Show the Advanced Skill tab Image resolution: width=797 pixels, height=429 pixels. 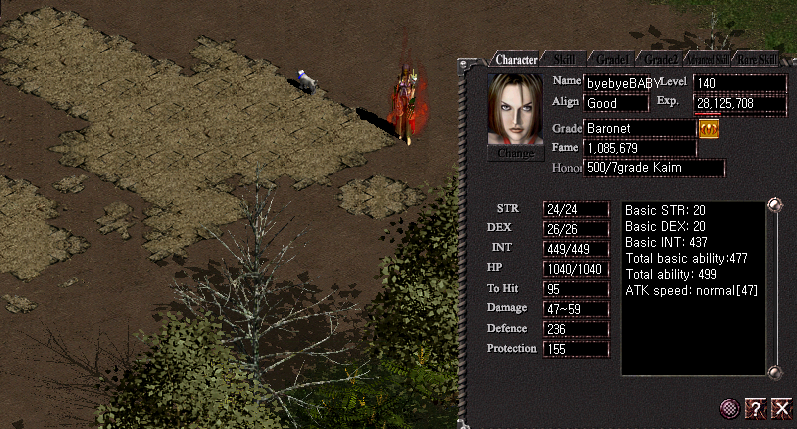(706, 59)
